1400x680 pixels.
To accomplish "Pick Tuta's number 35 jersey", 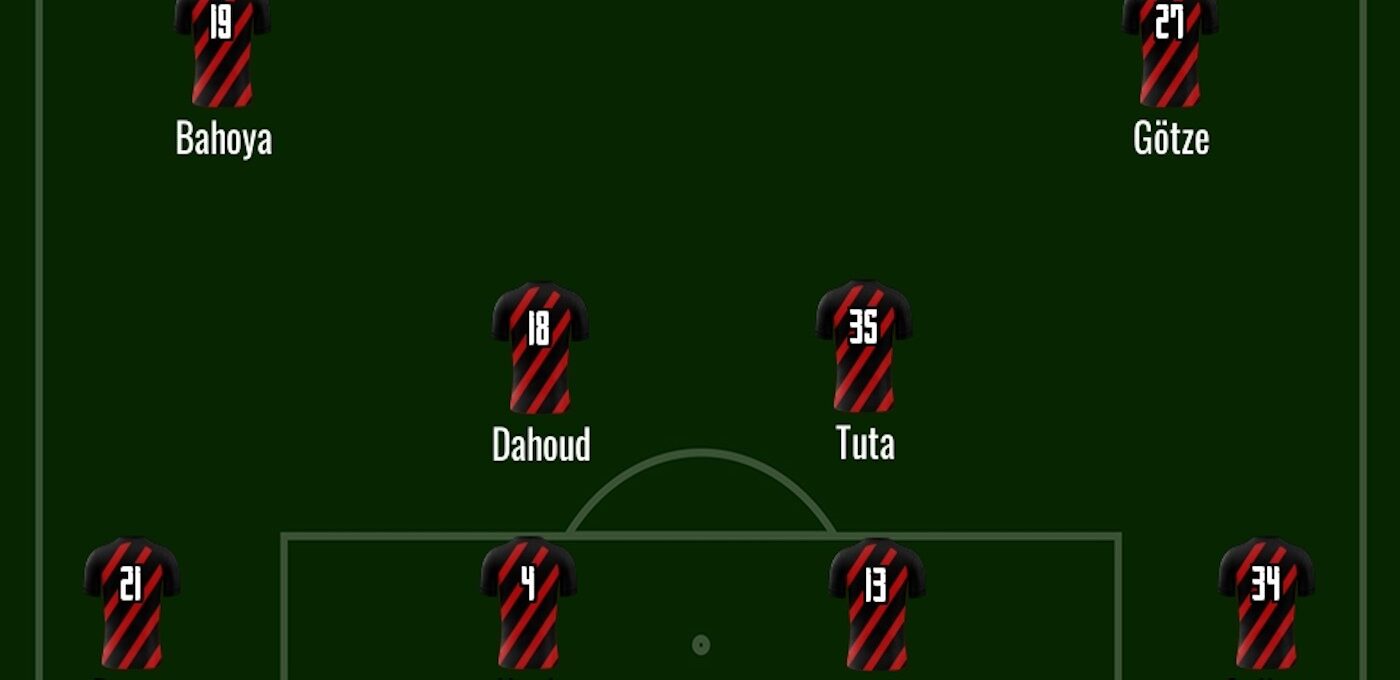I will [864, 347].
